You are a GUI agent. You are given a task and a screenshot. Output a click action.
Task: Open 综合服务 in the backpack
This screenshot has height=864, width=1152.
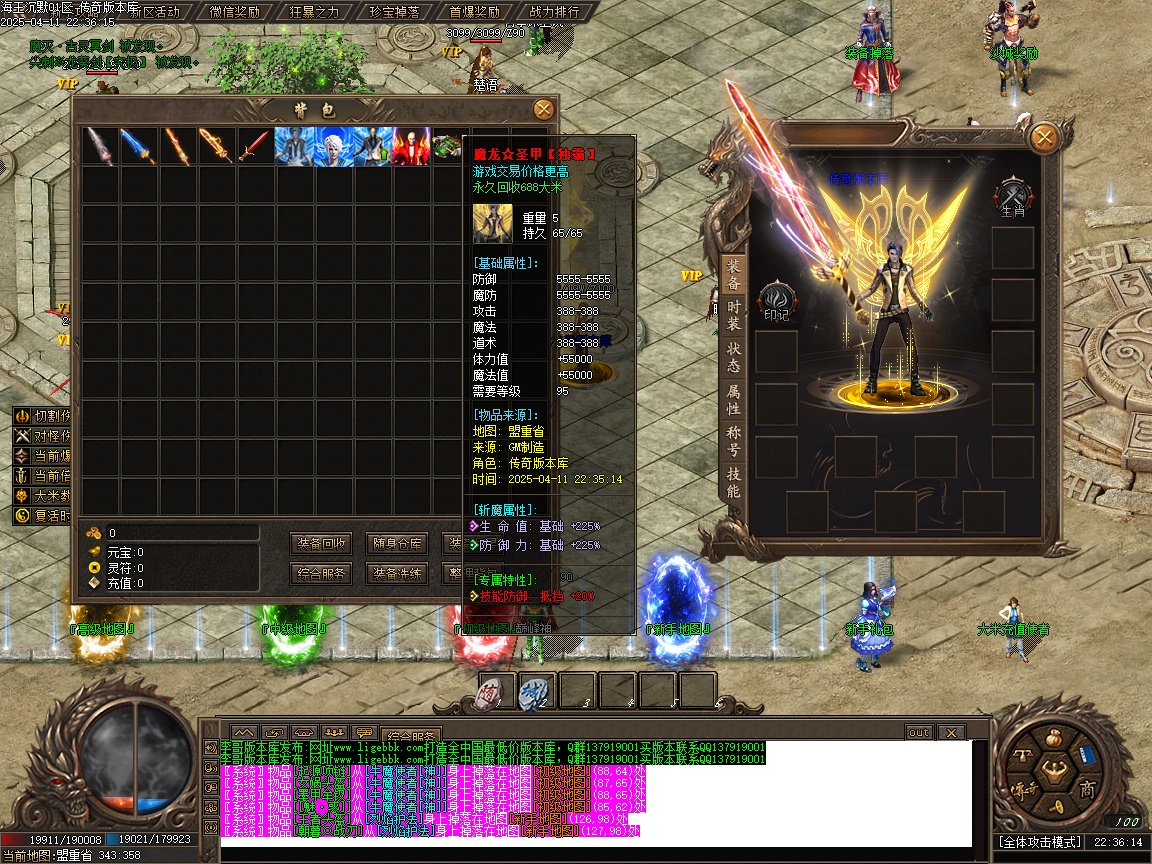(x=322, y=574)
